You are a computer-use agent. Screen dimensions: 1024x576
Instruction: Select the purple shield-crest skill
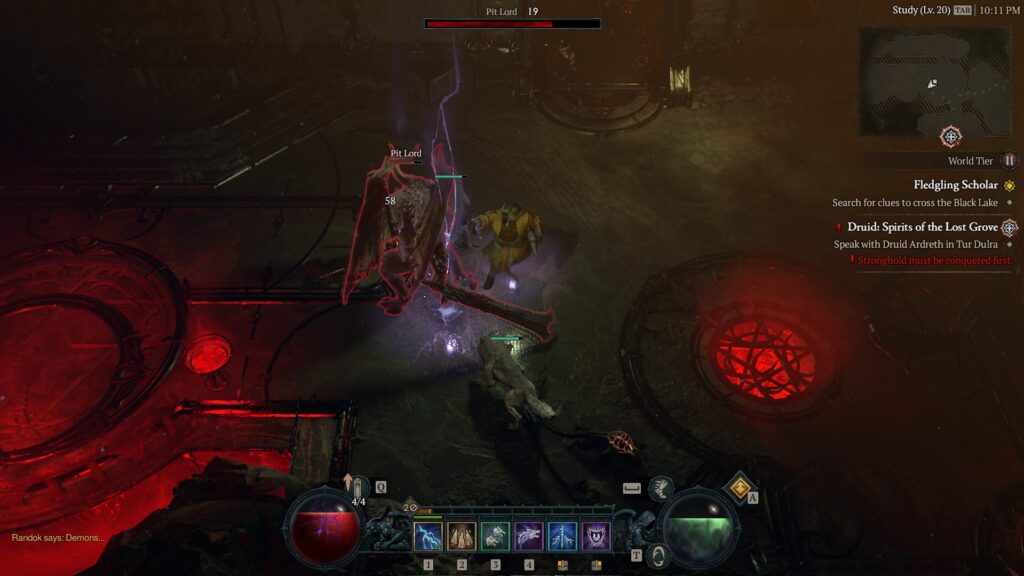tap(597, 537)
